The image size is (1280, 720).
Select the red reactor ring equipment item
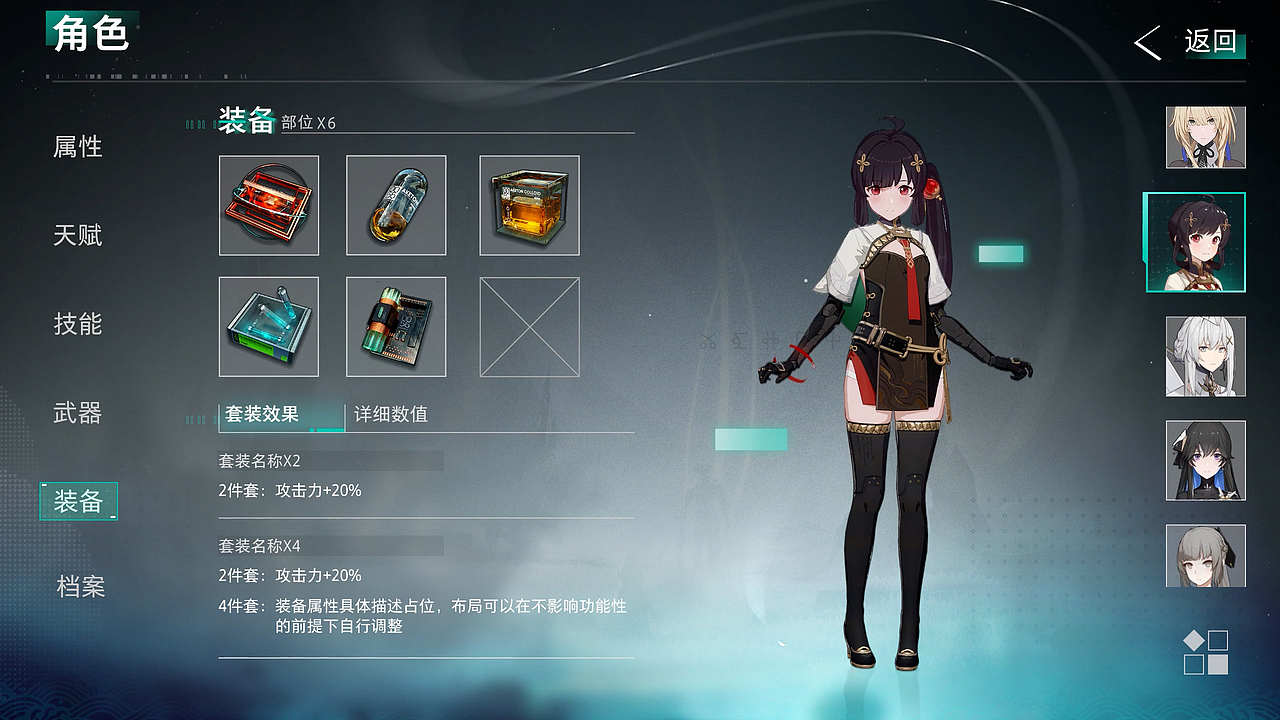pyautogui.click(x=268, y=205)
